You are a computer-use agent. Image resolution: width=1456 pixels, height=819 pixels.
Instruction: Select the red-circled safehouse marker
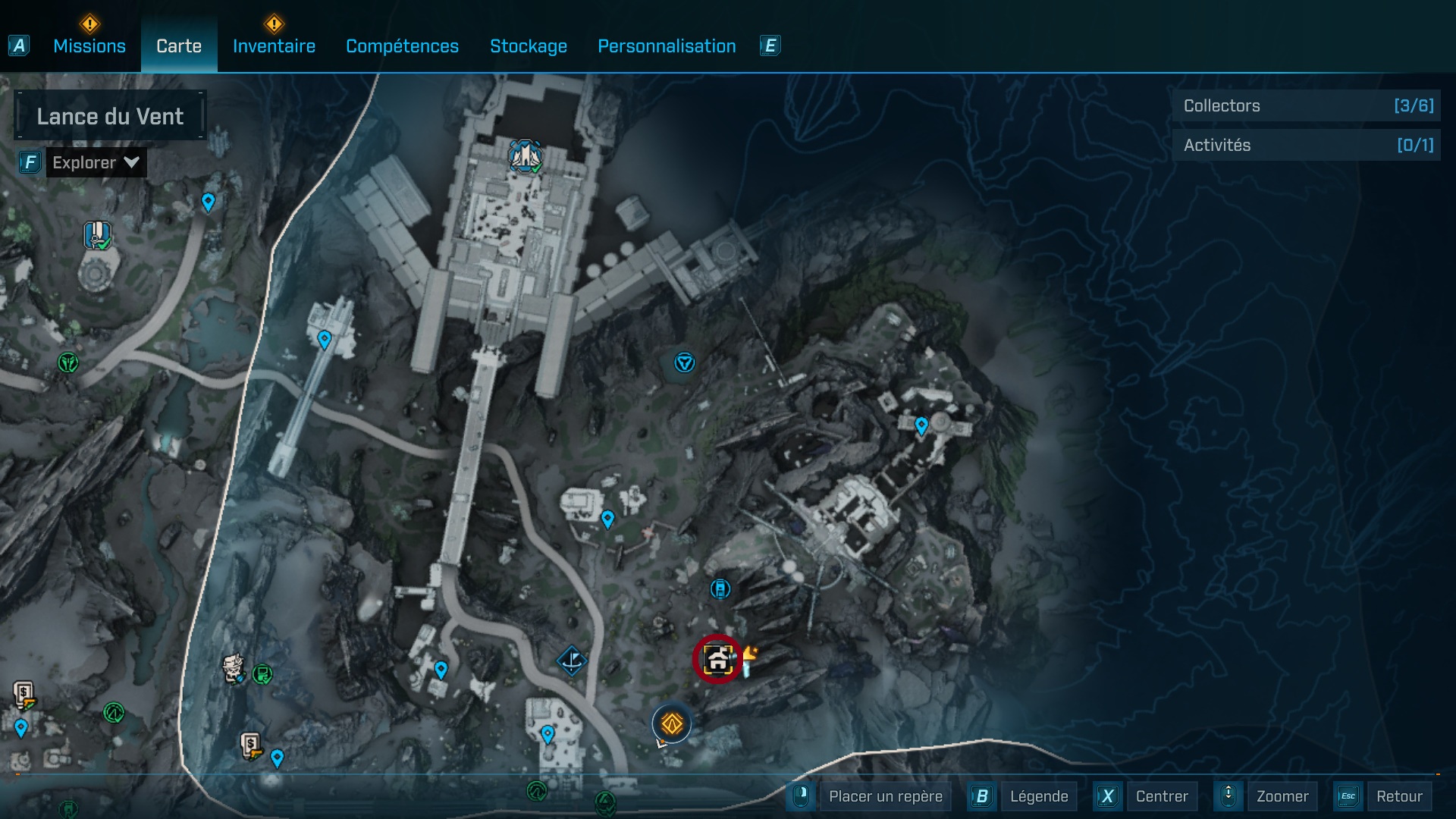tap(719, 661)
